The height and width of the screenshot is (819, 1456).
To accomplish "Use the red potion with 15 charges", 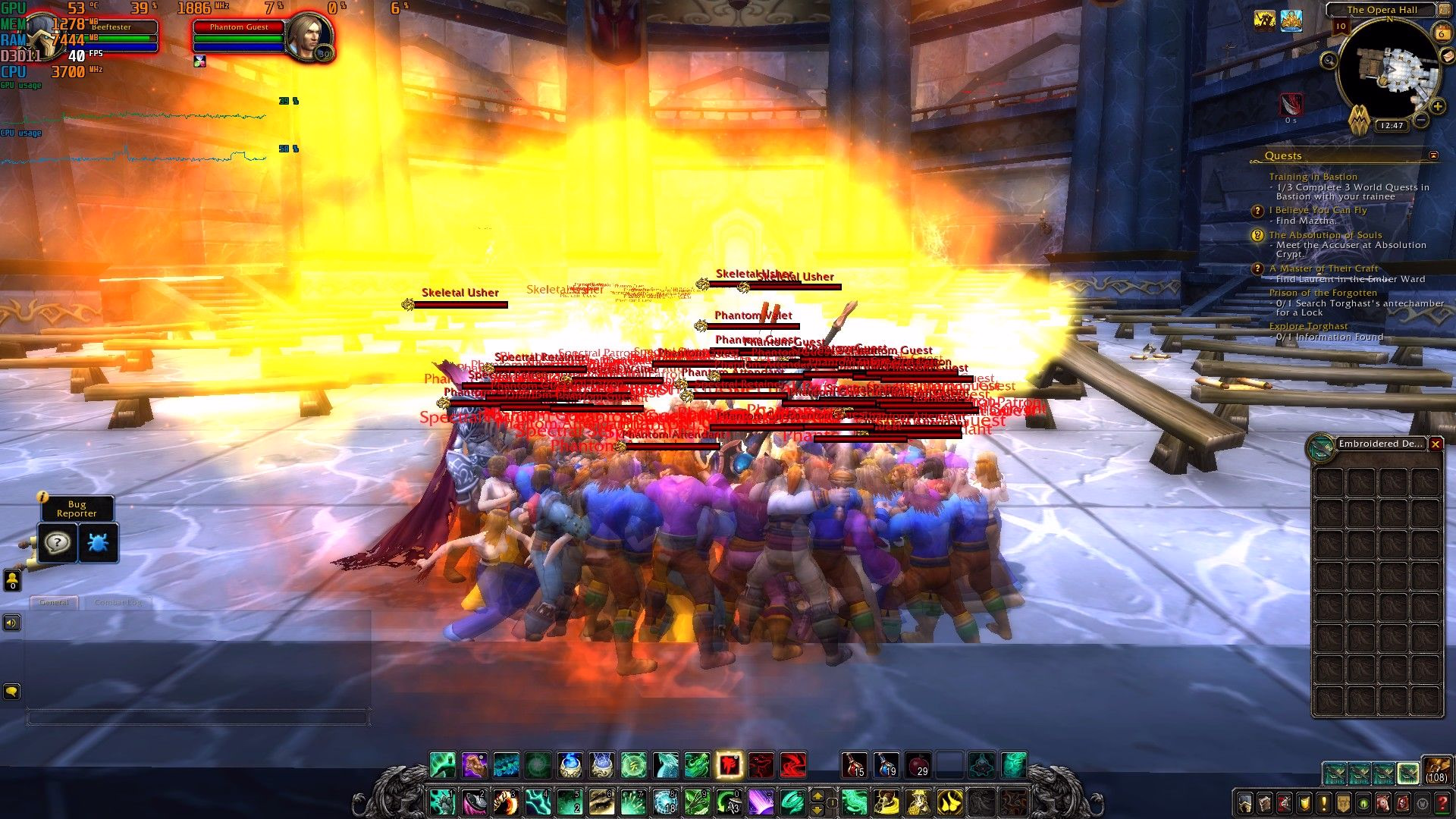I will click(854, 765).
